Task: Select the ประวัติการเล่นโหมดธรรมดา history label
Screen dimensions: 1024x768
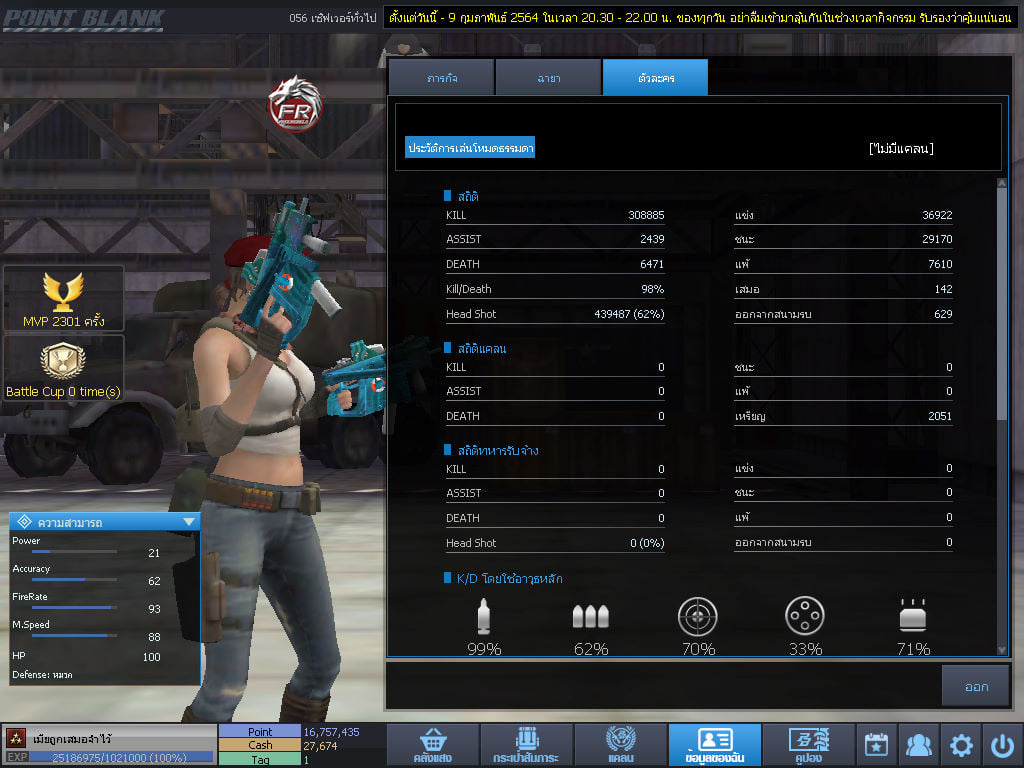Action: point(470,148)
